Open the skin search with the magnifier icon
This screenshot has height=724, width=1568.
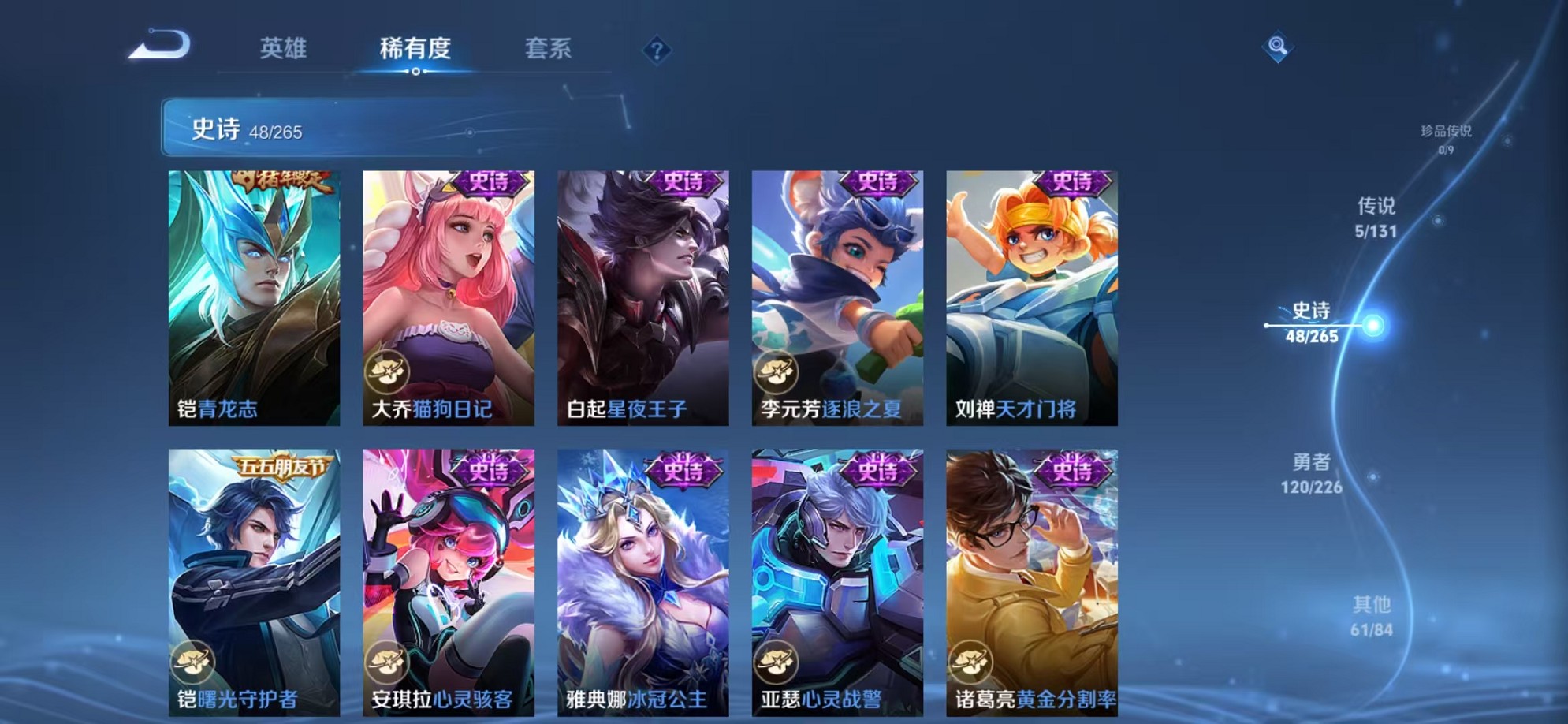(x=1277, y=47)
